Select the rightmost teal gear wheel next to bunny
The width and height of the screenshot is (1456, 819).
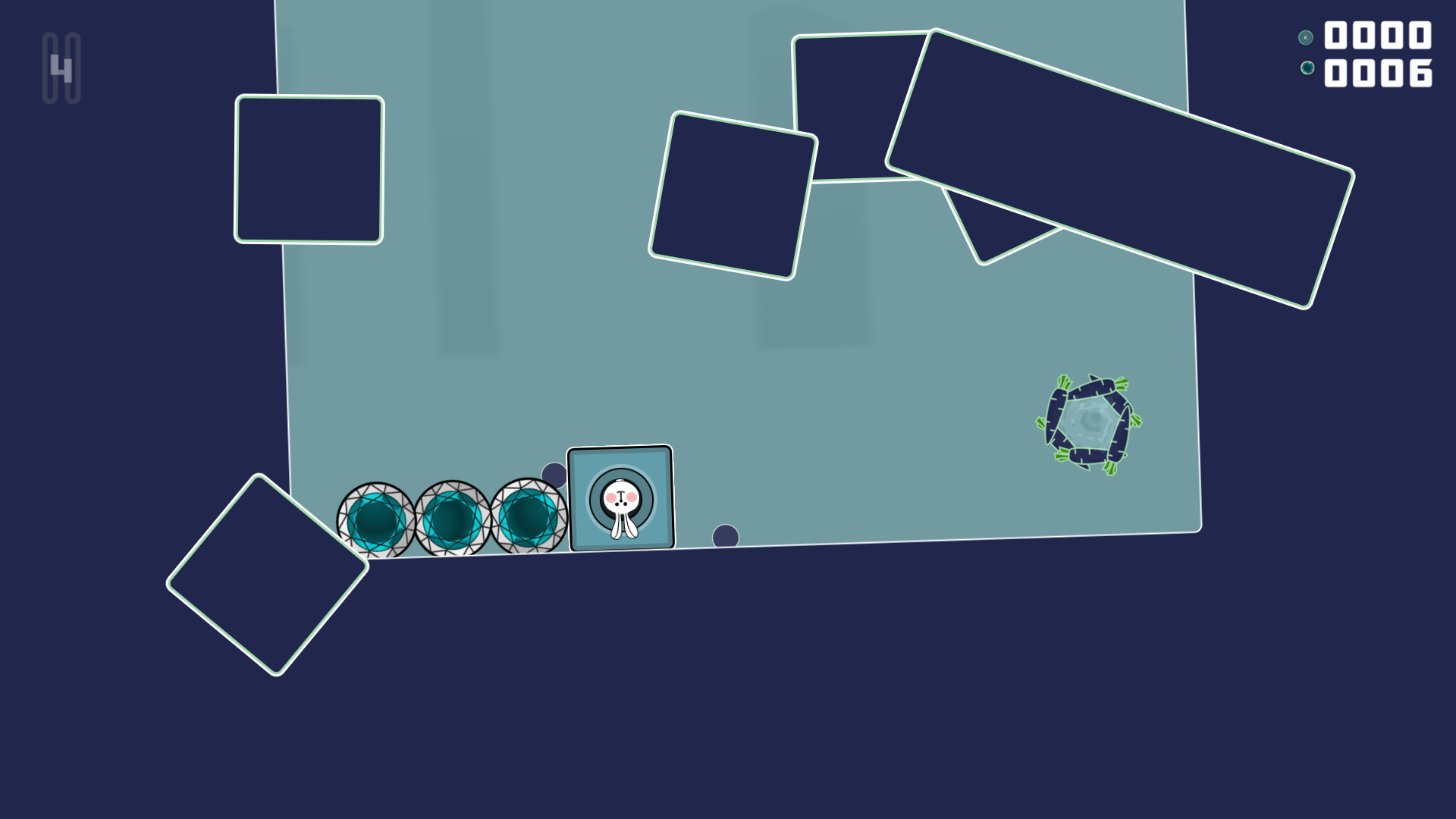coord(527,518)
